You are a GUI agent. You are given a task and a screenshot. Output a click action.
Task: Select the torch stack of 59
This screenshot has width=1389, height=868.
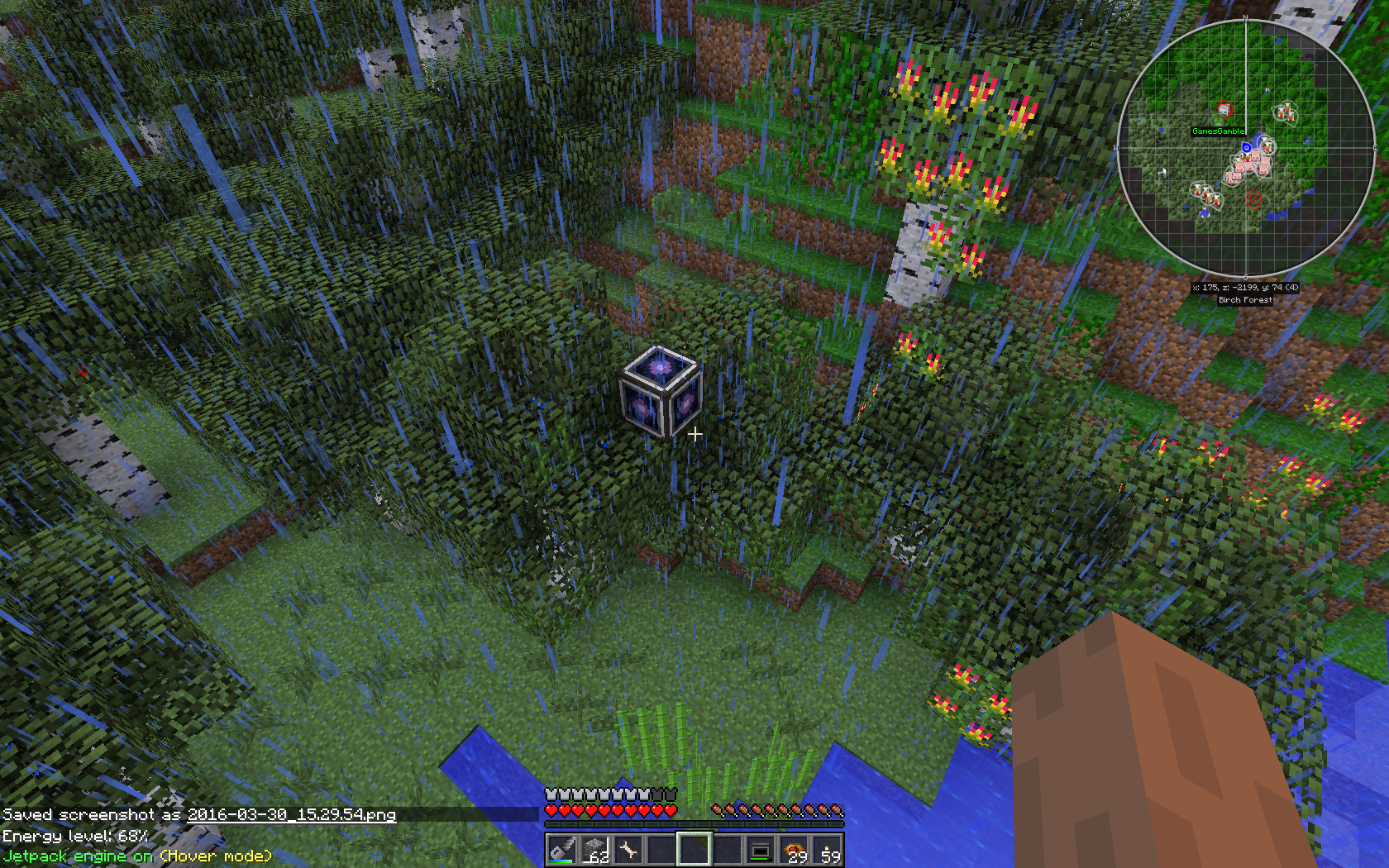[x=828, y=850]
